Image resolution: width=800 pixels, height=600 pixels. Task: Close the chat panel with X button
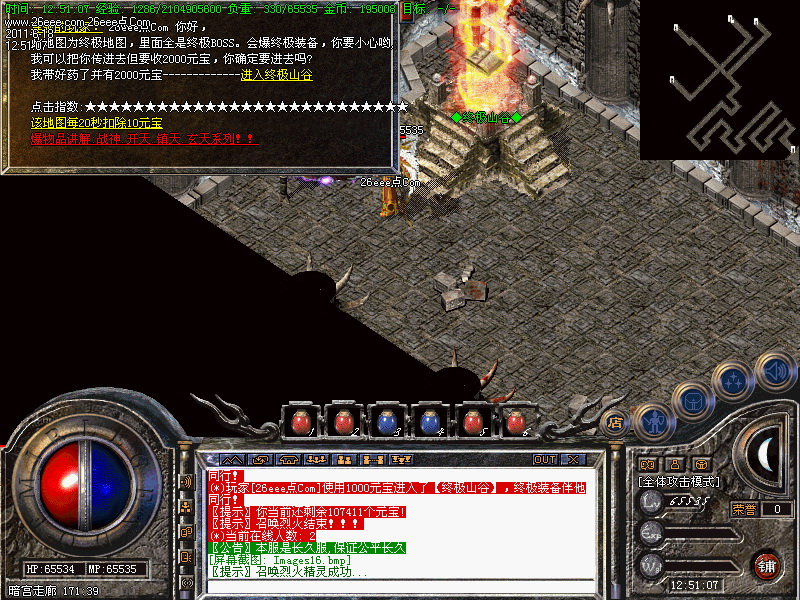pos(573,459)
